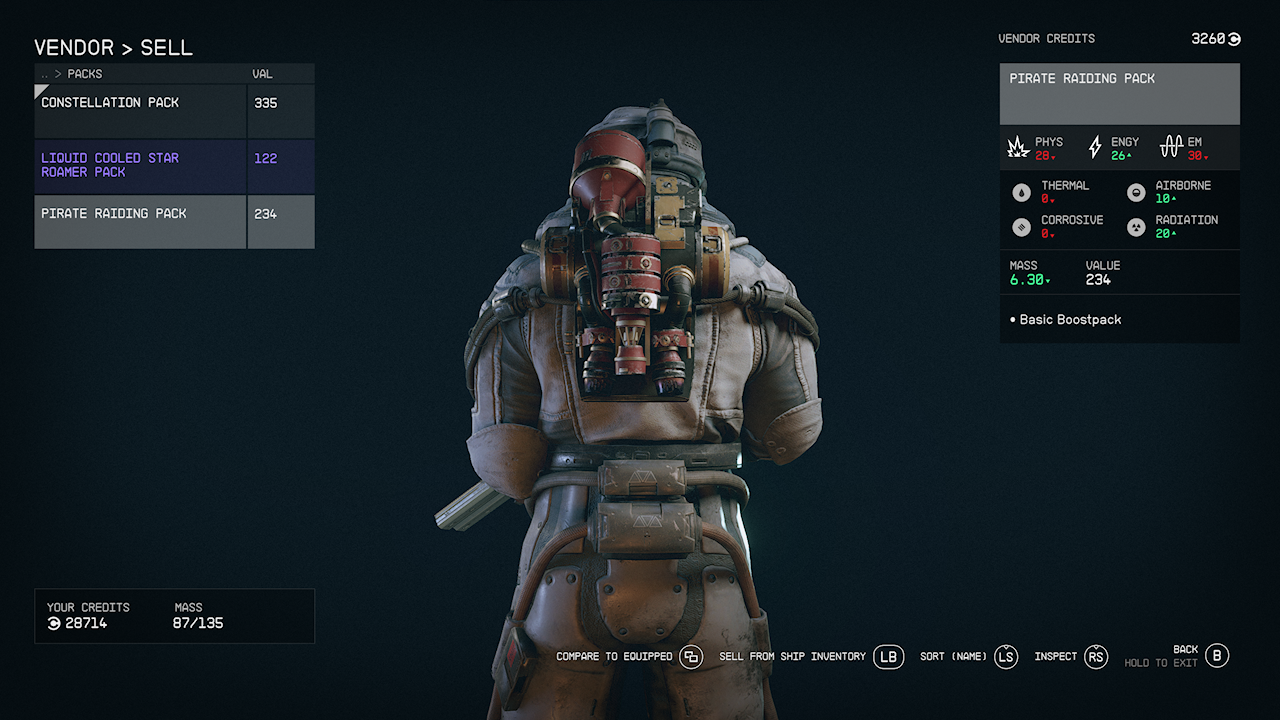Click the Corrosive resistance icon
Screen dimensions: 1280x720
(1021, 226)
